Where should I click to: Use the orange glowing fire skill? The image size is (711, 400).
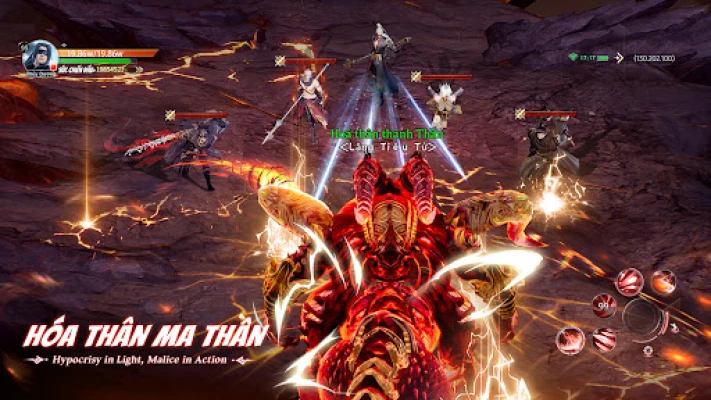tap(663, 282)
